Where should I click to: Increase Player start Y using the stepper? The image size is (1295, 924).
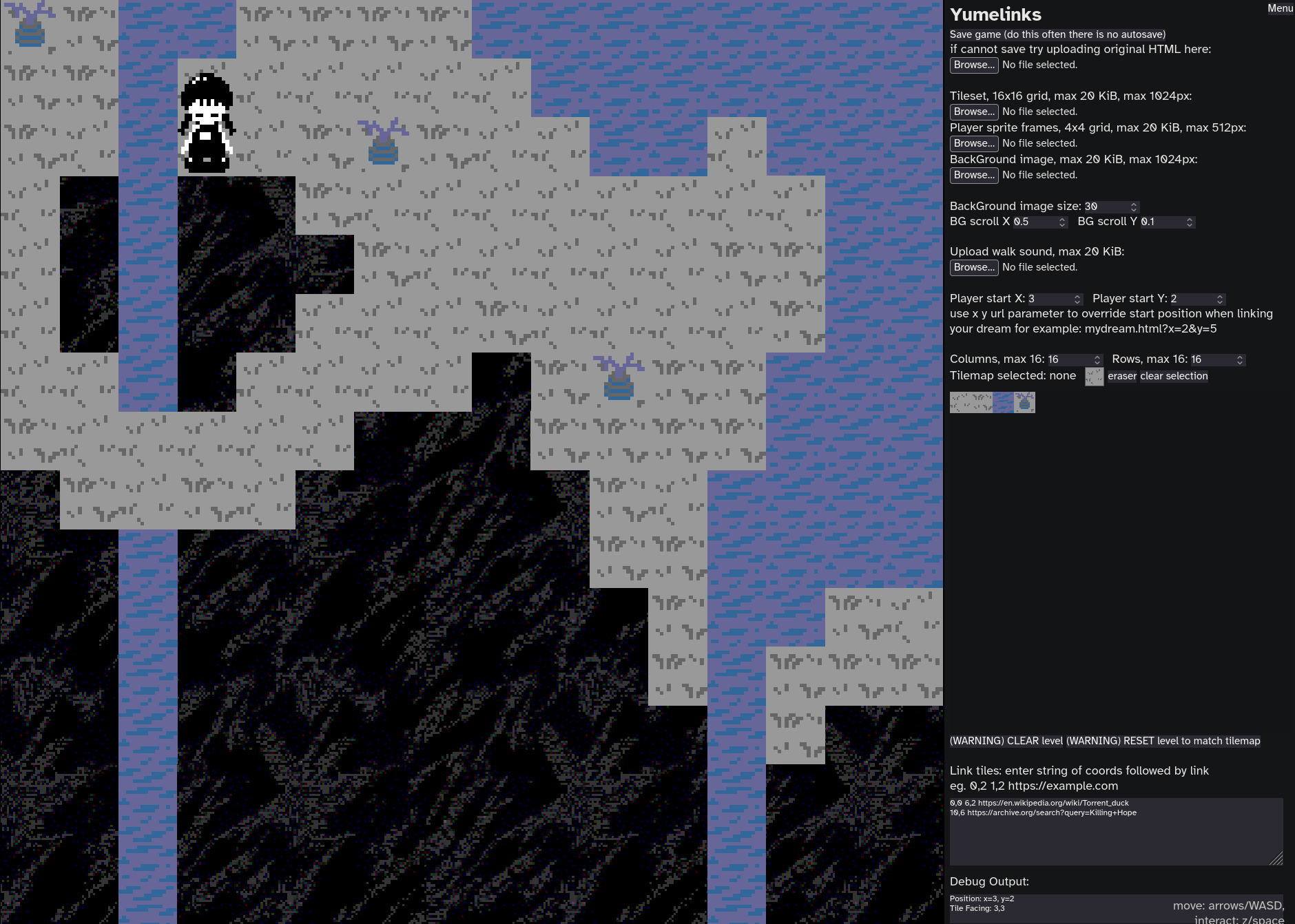tap(1220, 295)
